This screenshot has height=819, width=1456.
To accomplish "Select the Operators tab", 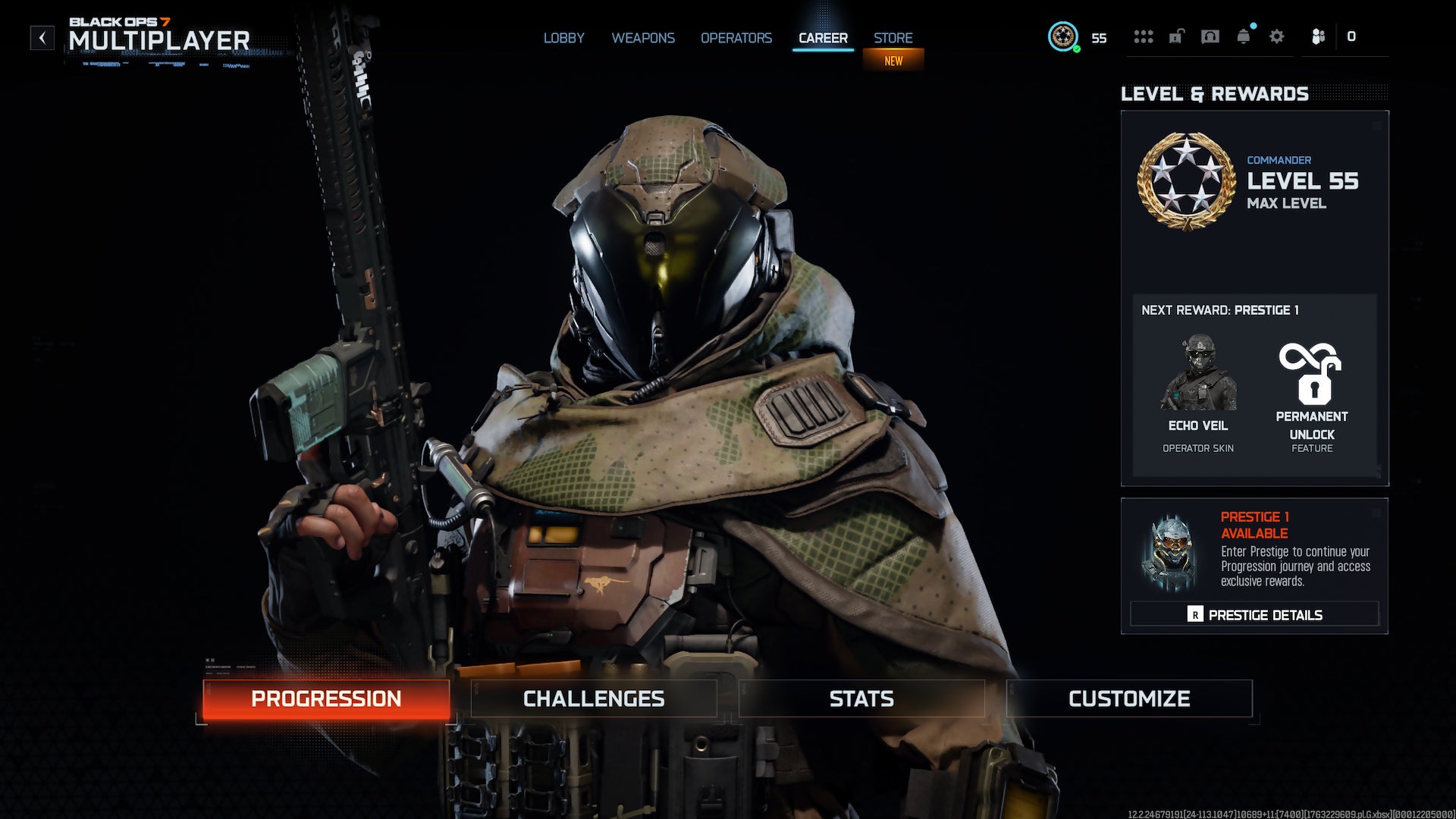I will point(736,38).
